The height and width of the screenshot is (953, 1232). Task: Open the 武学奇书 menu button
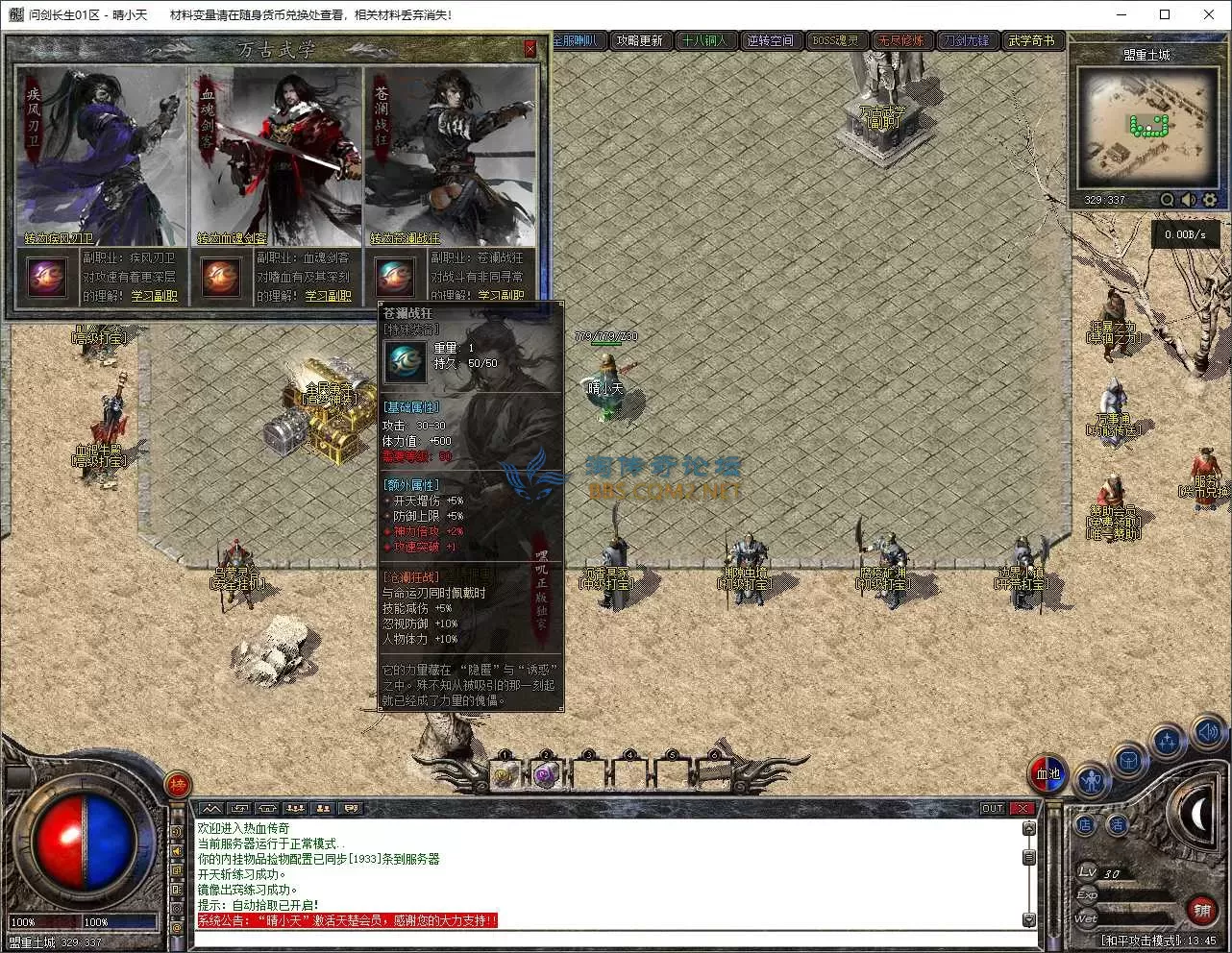(x=1031, y=41)
